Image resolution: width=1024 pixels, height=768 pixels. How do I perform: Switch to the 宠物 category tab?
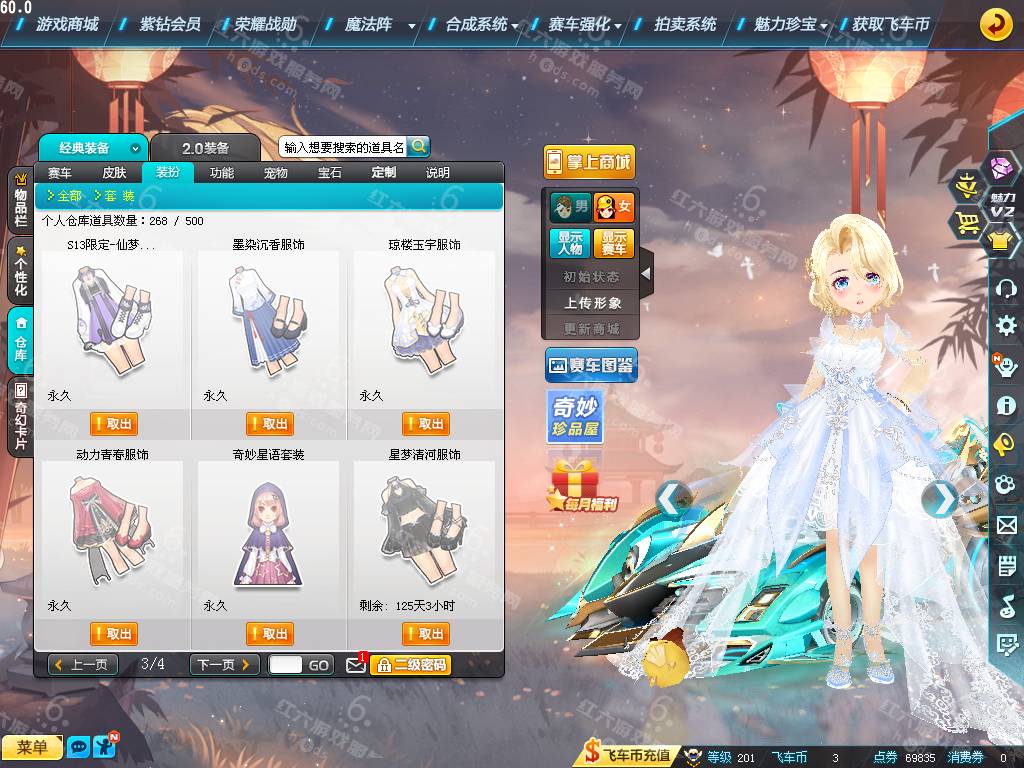coord(276,173)
